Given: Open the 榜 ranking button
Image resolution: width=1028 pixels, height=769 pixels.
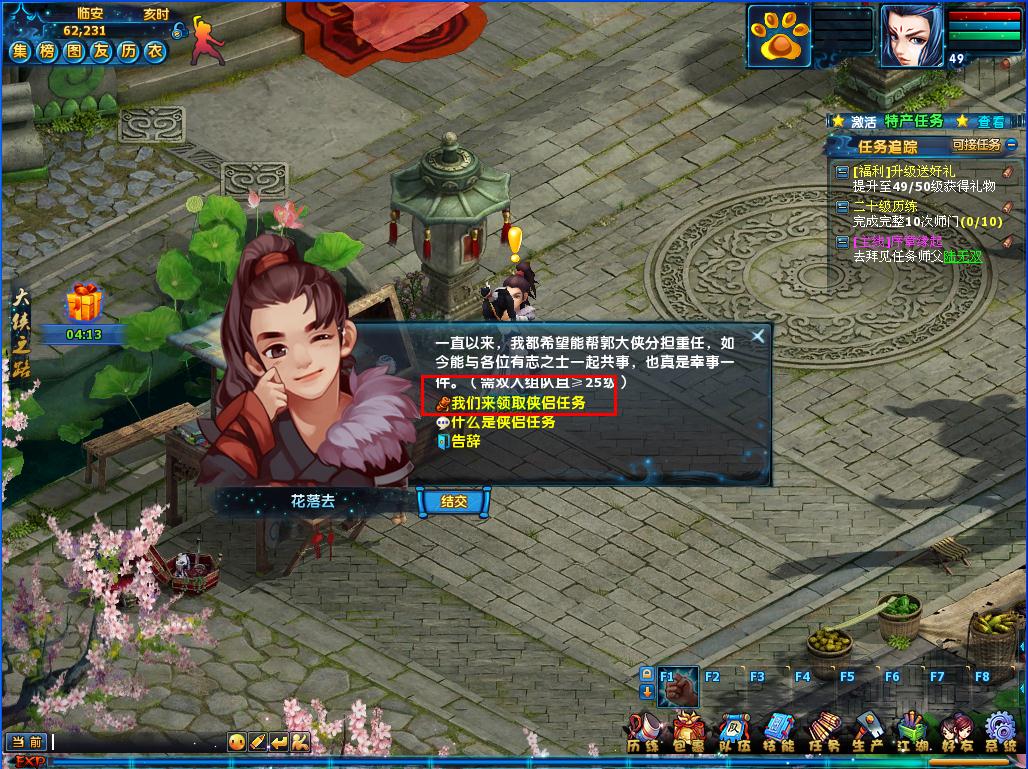Looking at the screenshot, I should (x=47, y=53).
